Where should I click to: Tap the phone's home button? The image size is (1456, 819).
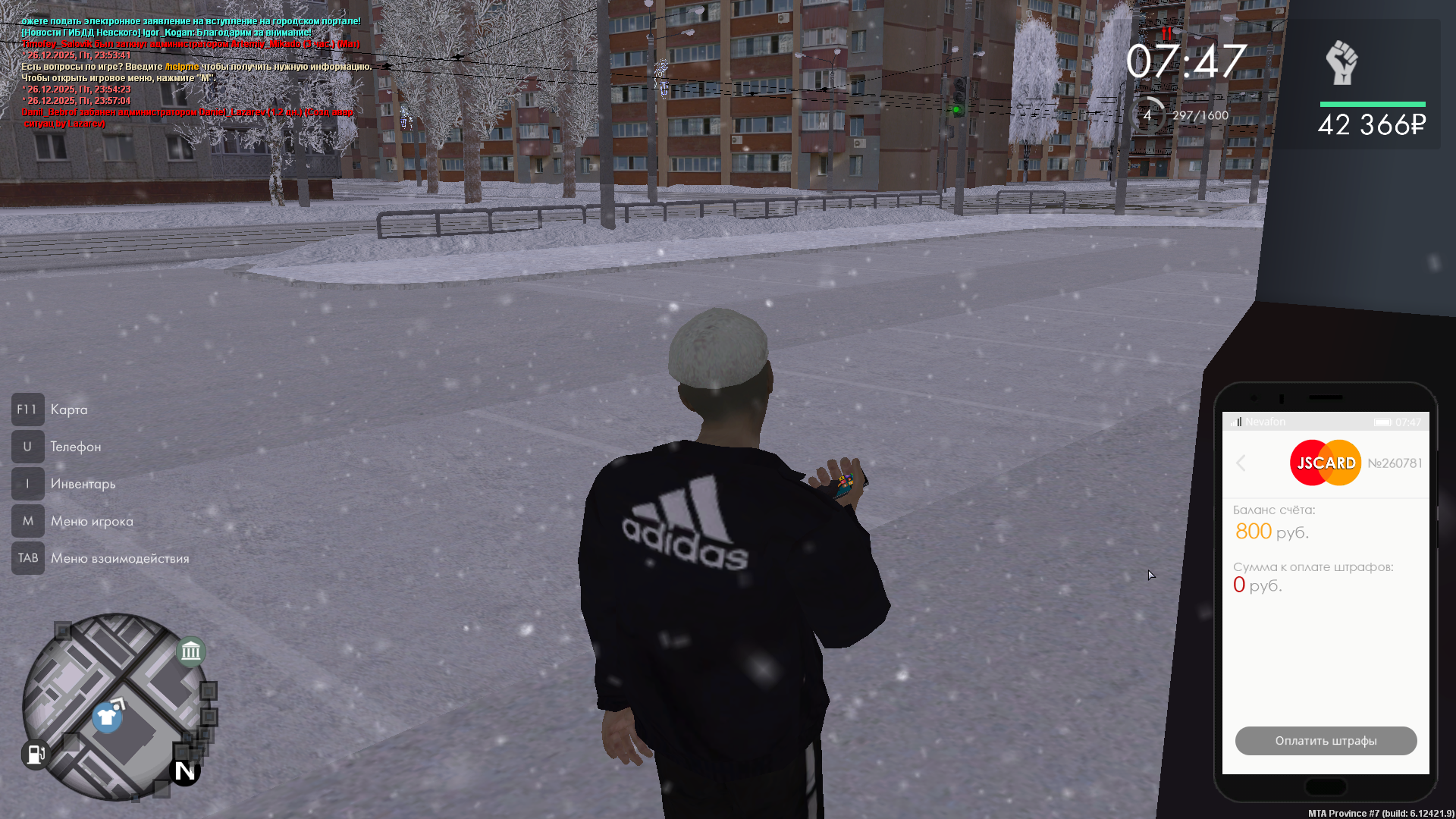tap(1326, 786)
